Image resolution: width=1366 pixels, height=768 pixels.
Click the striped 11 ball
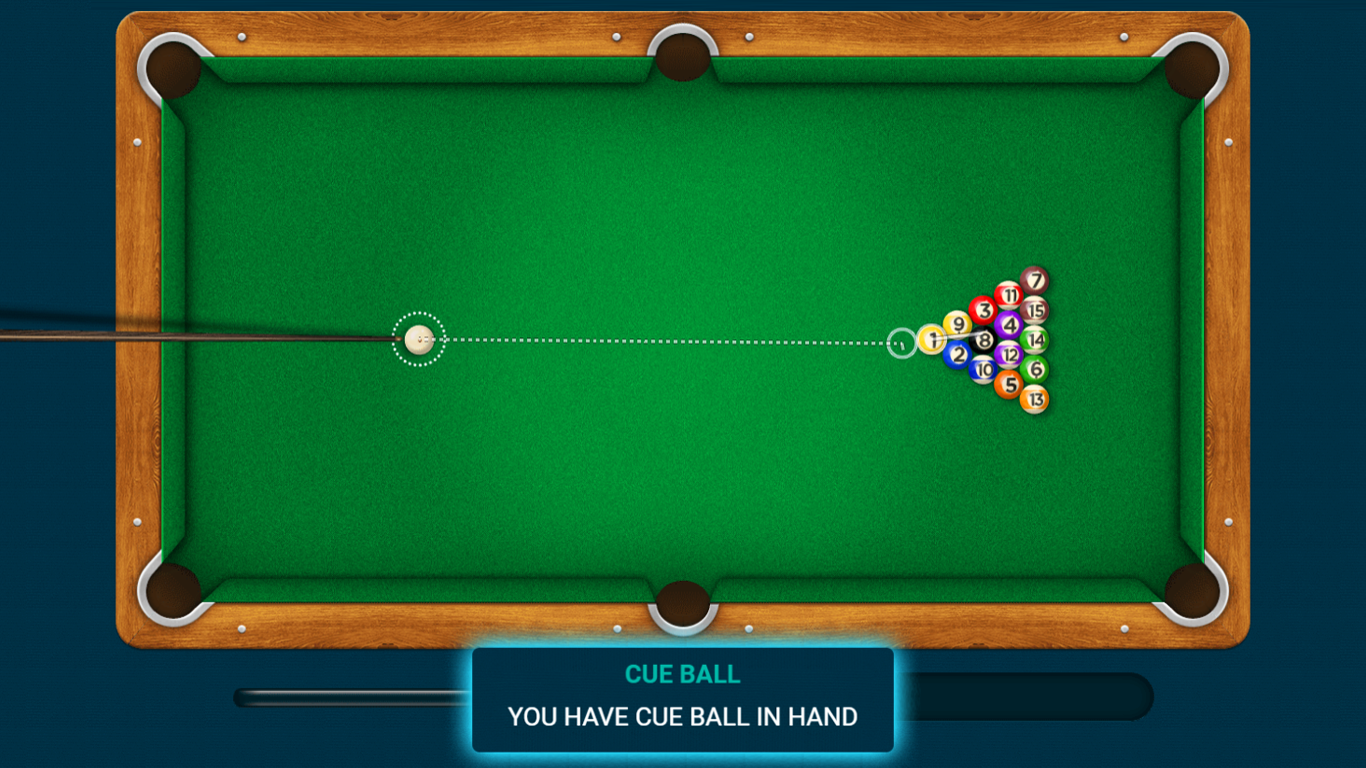point(1010,293)
